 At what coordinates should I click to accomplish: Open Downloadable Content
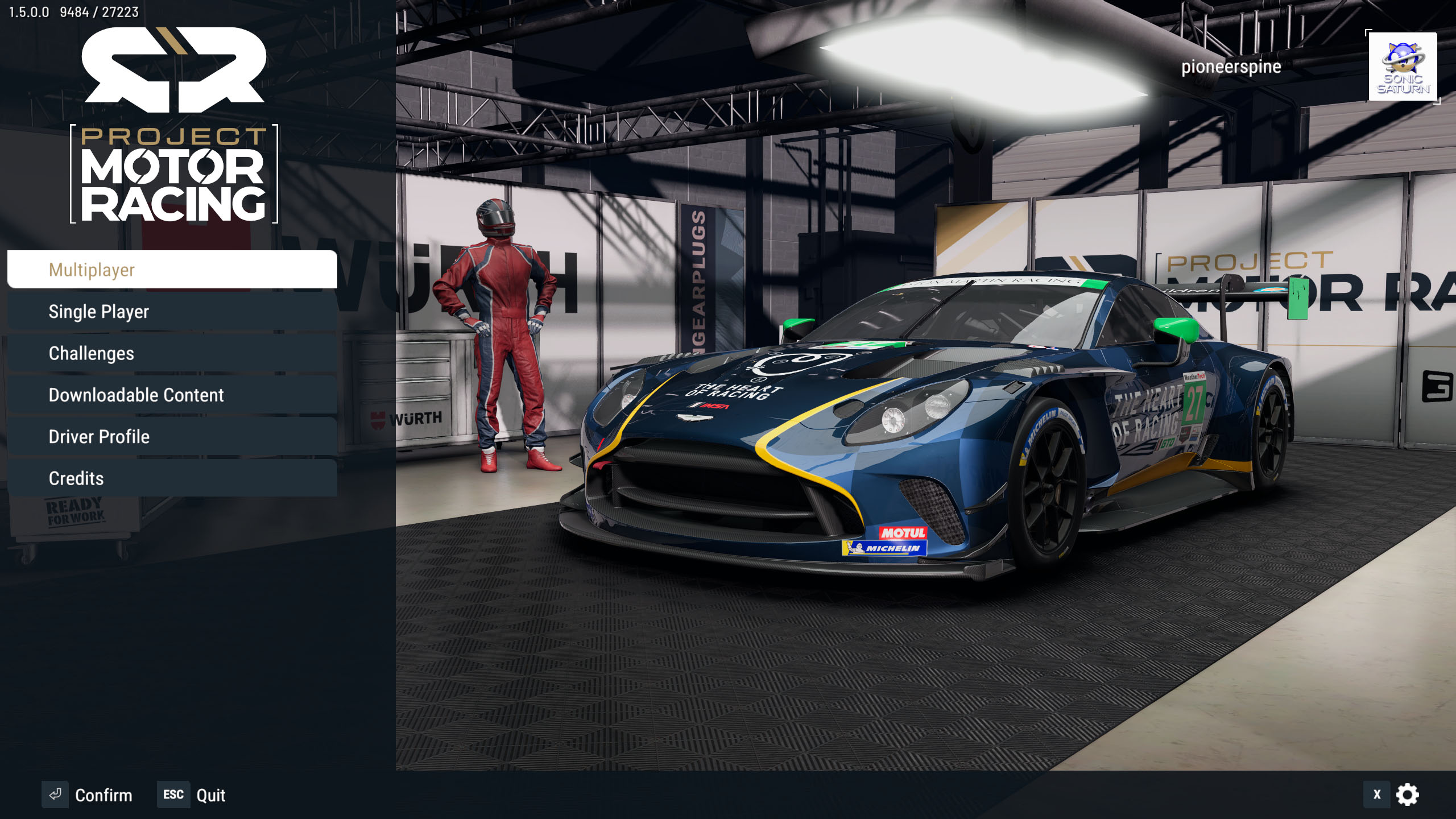[x=172, y=395]
